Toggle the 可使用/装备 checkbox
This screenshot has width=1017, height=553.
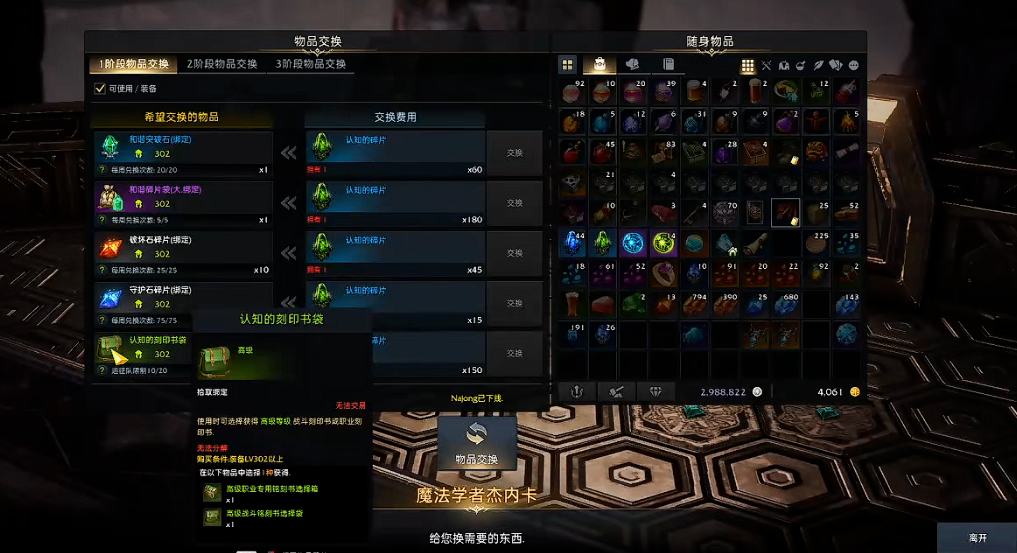(99, 88)
